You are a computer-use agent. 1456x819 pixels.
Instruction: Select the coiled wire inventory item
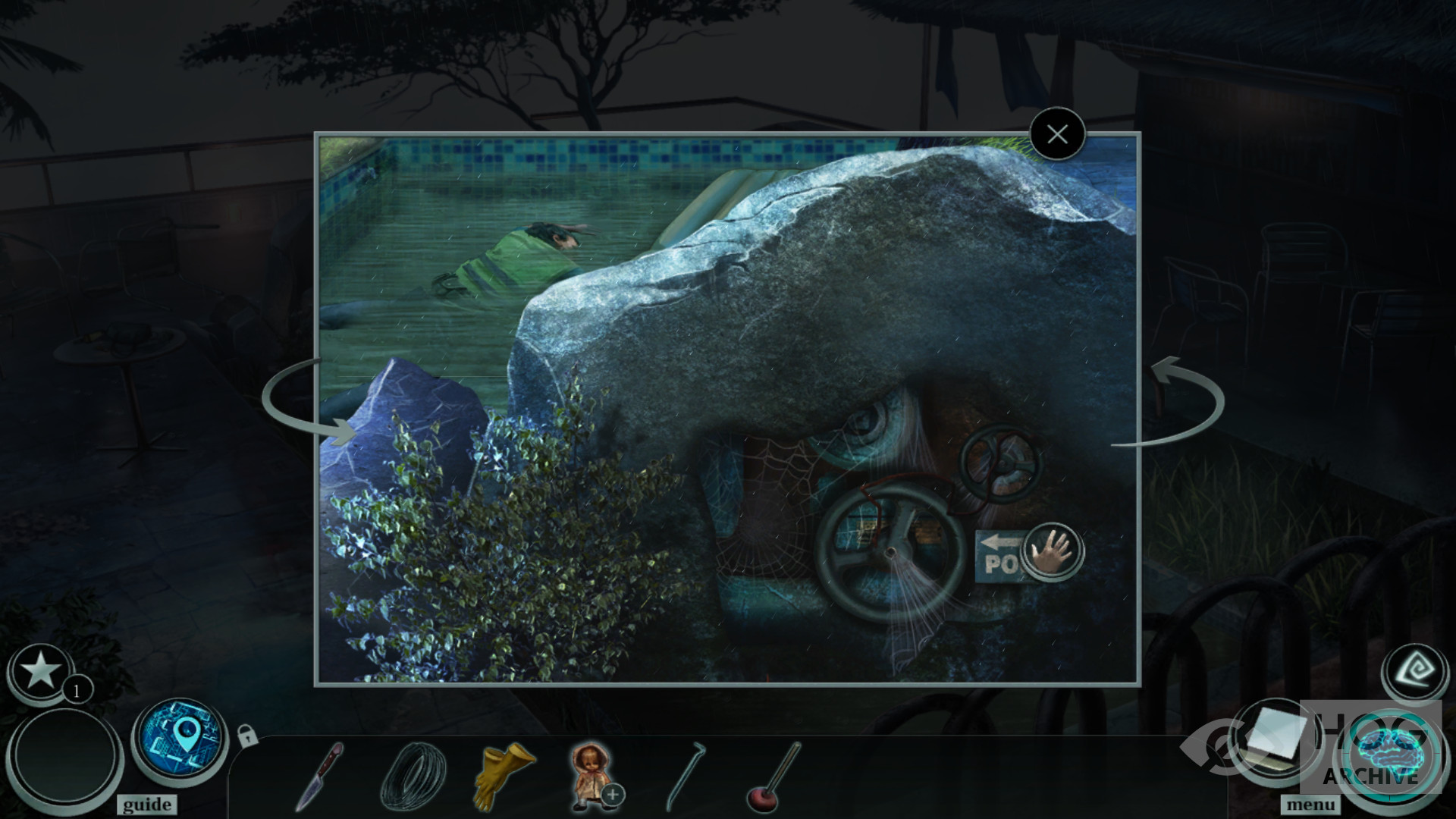pos(407,776)
